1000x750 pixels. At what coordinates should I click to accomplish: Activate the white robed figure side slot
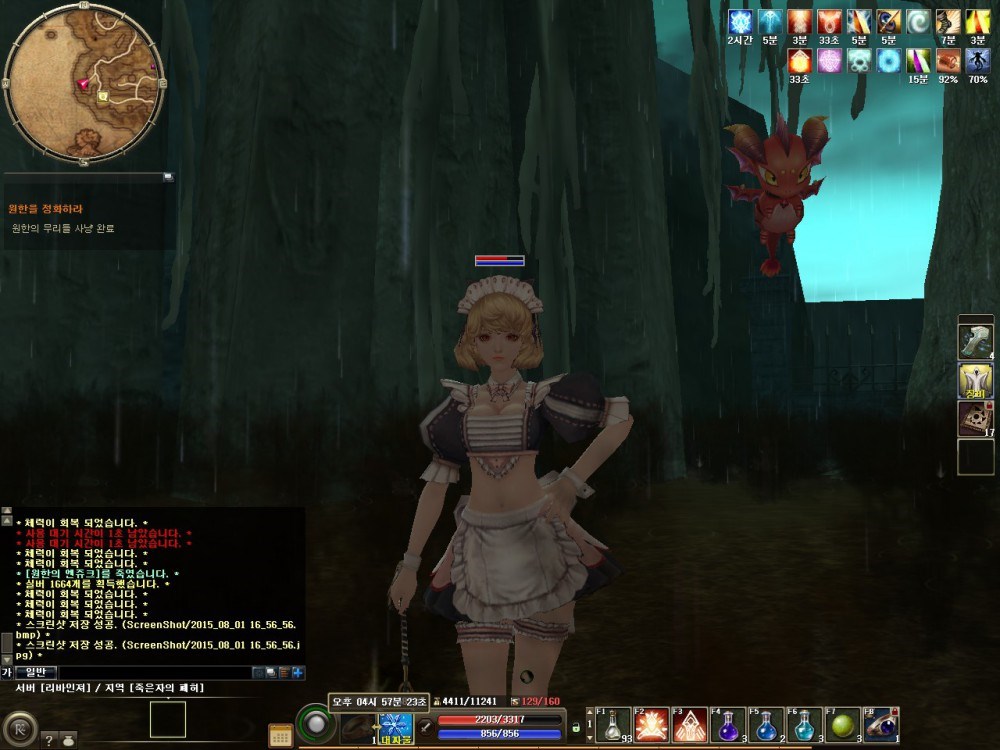975,380
